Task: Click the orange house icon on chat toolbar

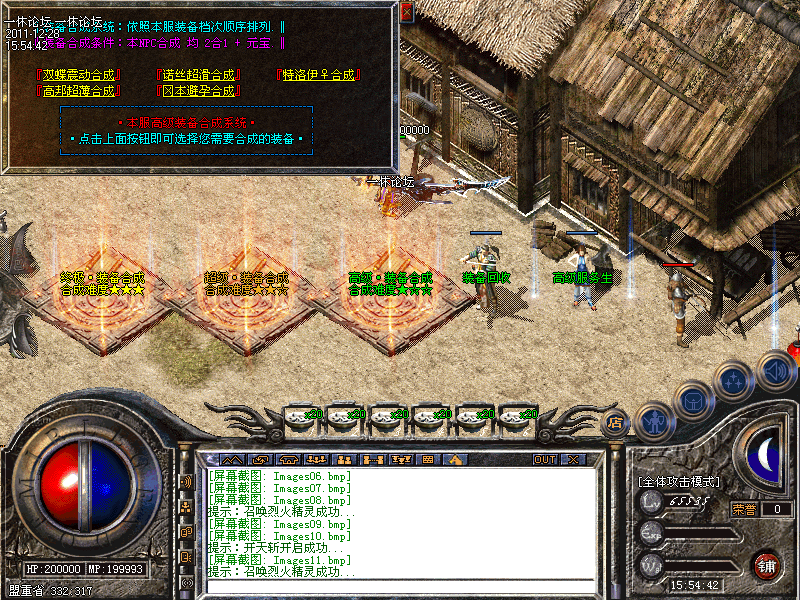Action: click(456, 460)
